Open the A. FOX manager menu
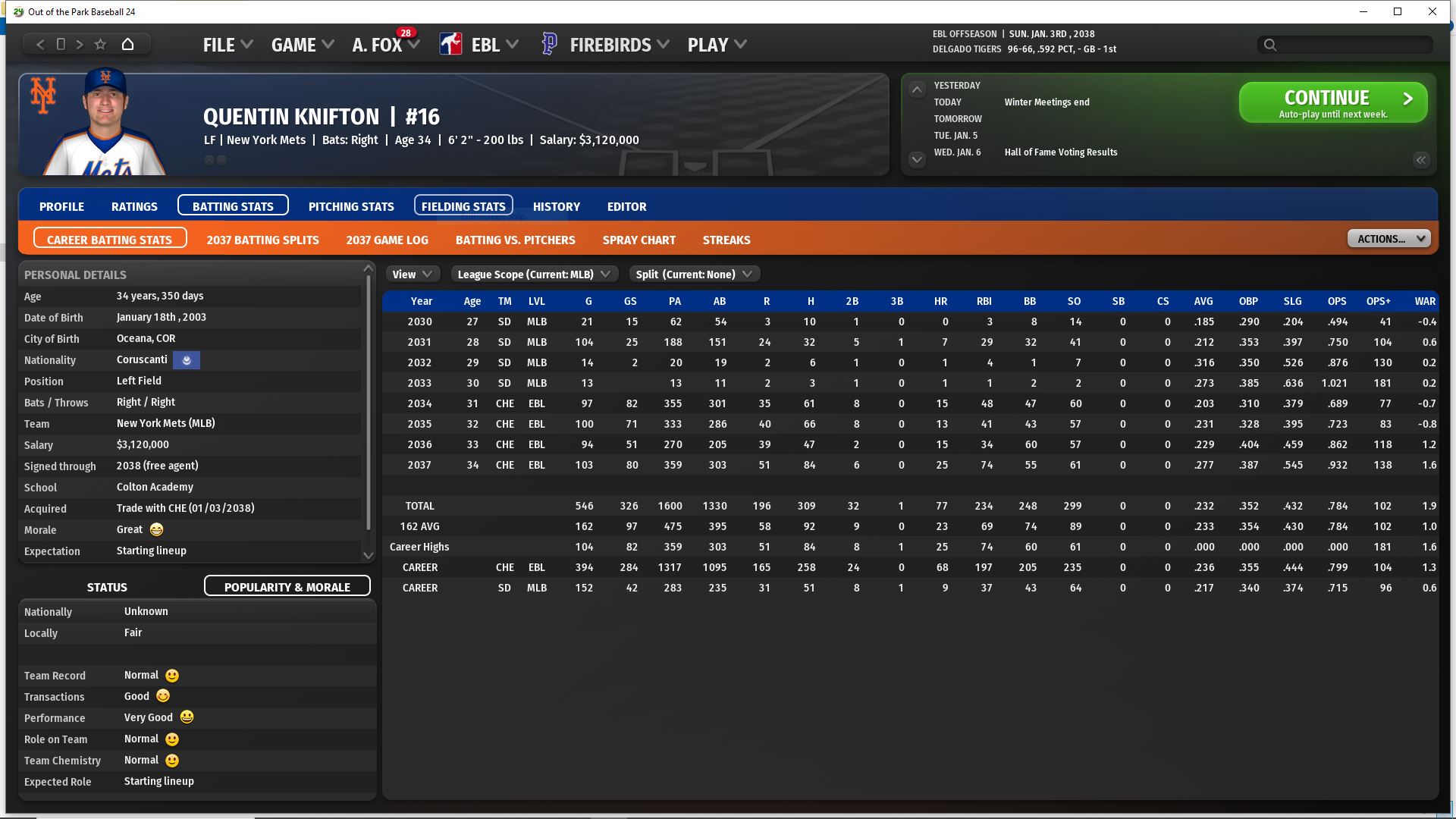The image size is (1456, 819). click(x=385, y=45)
